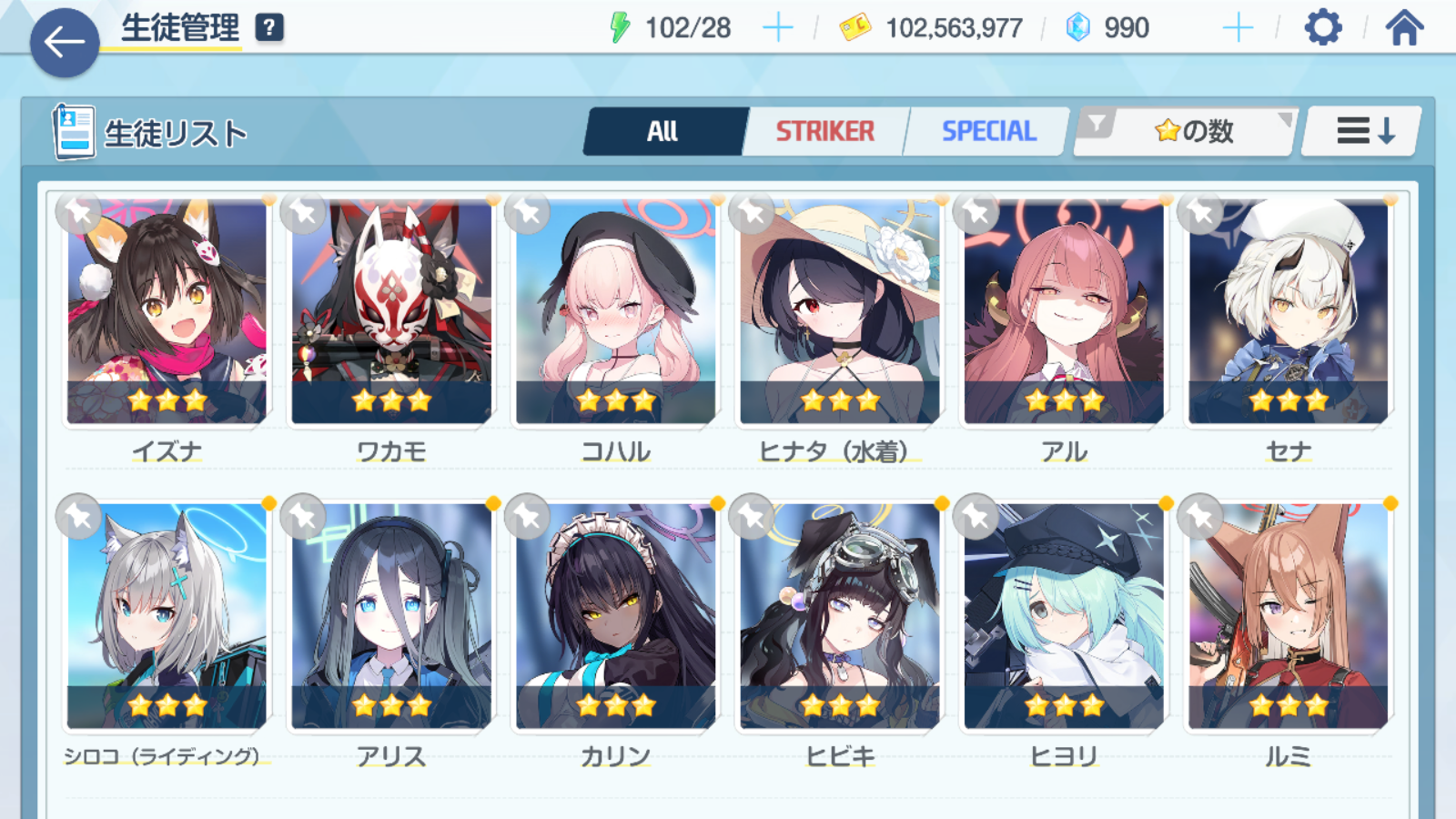This screenshot has width=1456, height=819.
Task: Open the star count sort dropdown
Action: point(1186,132)
